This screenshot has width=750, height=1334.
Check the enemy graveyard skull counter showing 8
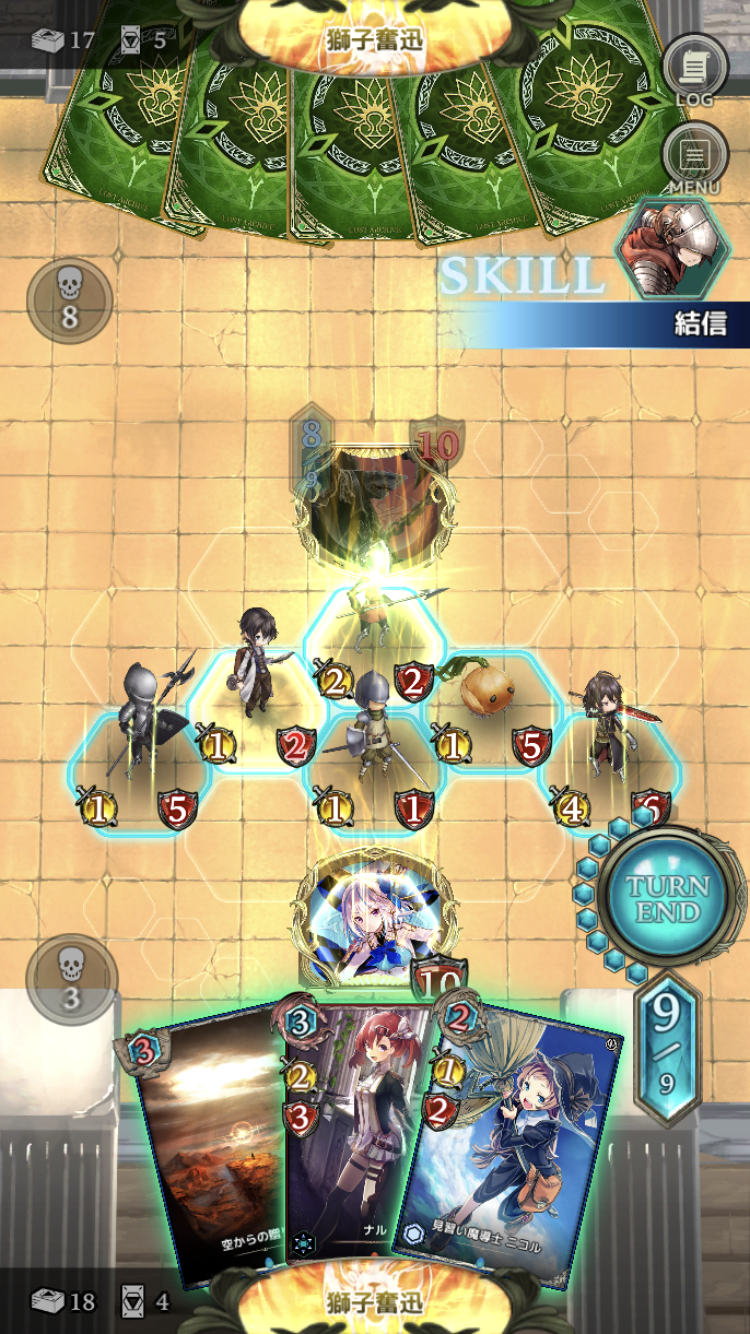[x=69, y=302]
